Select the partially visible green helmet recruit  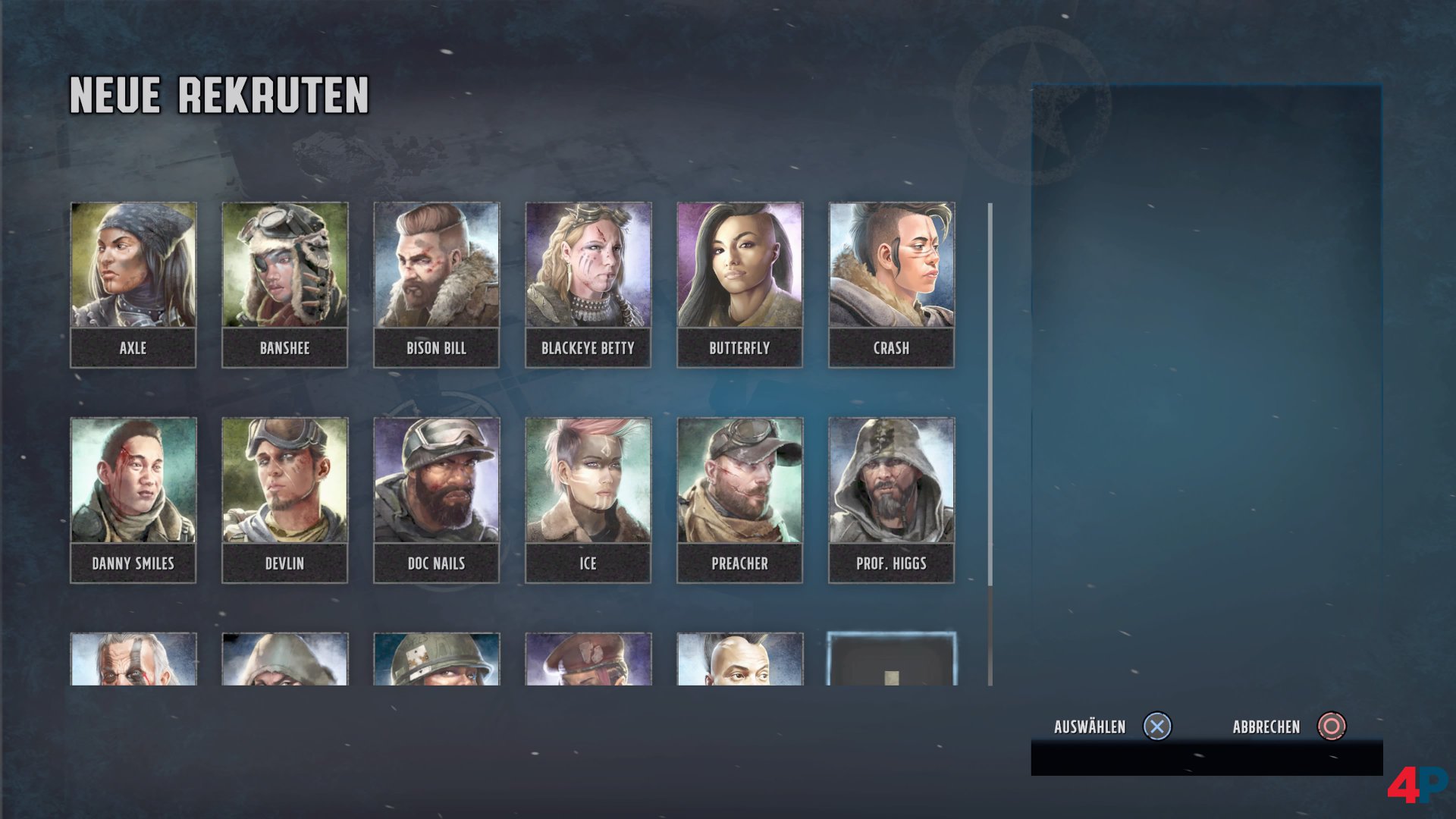[x=436, y=660]
